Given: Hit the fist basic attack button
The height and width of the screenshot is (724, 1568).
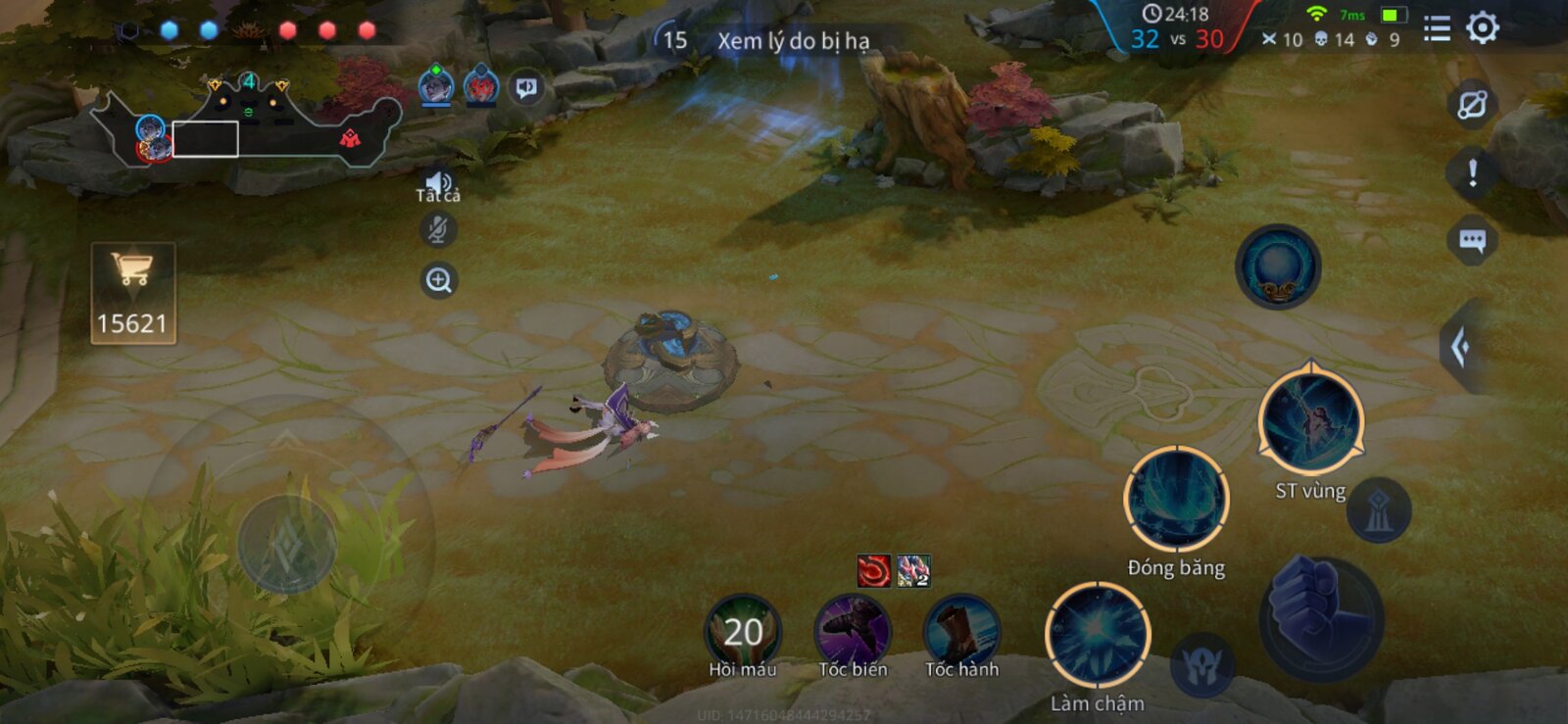Looking at the screenshot, I should [x=1320, y=616].
